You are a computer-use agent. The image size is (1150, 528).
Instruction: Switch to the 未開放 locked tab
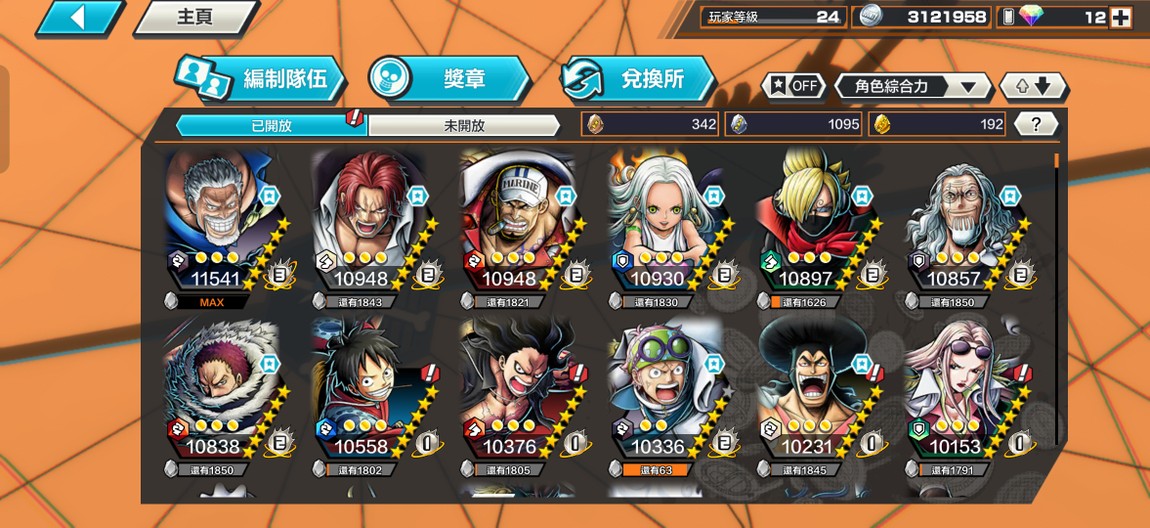464,125
